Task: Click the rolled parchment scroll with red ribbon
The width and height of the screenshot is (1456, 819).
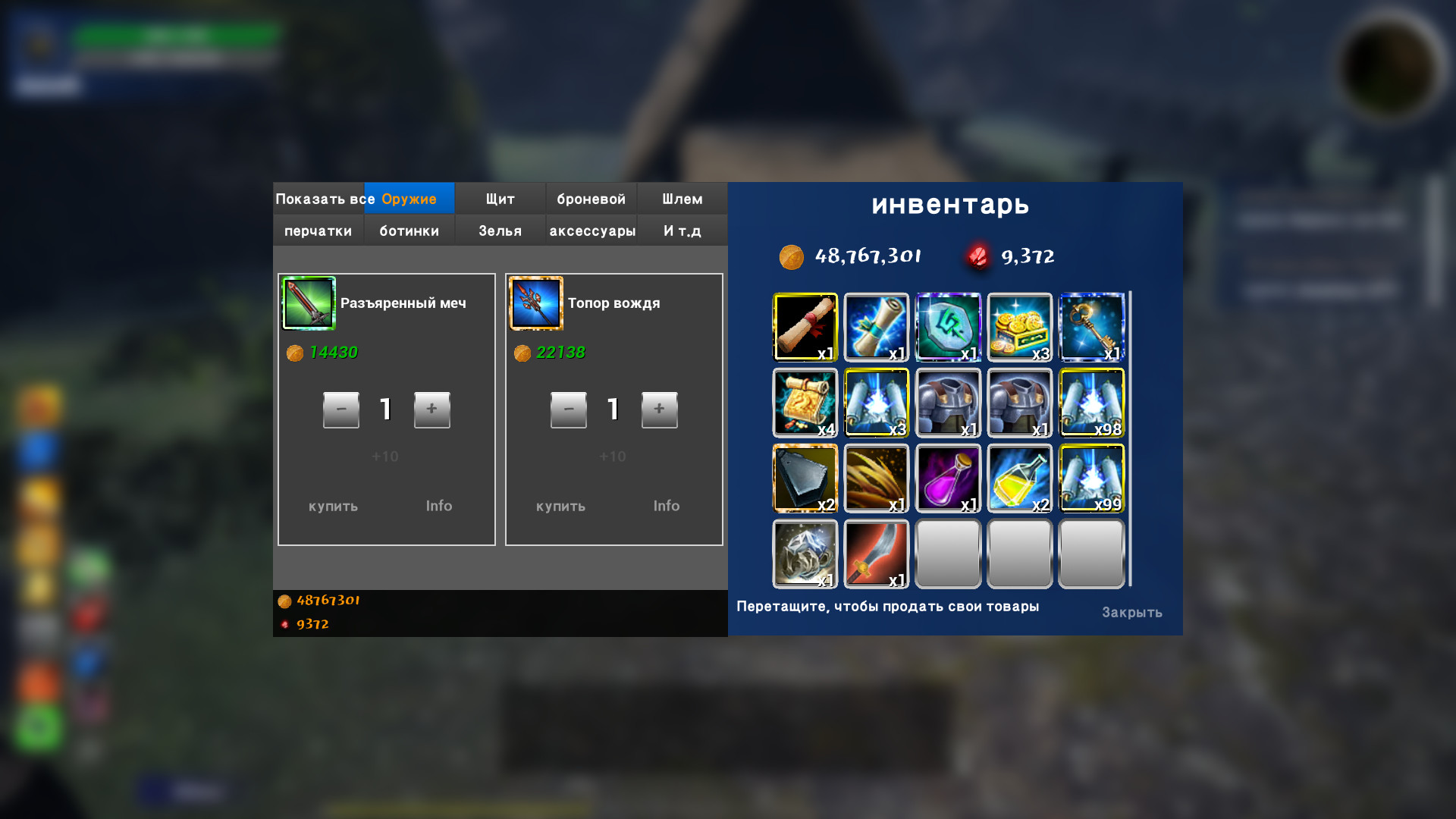Action: (x=805, y=327)
